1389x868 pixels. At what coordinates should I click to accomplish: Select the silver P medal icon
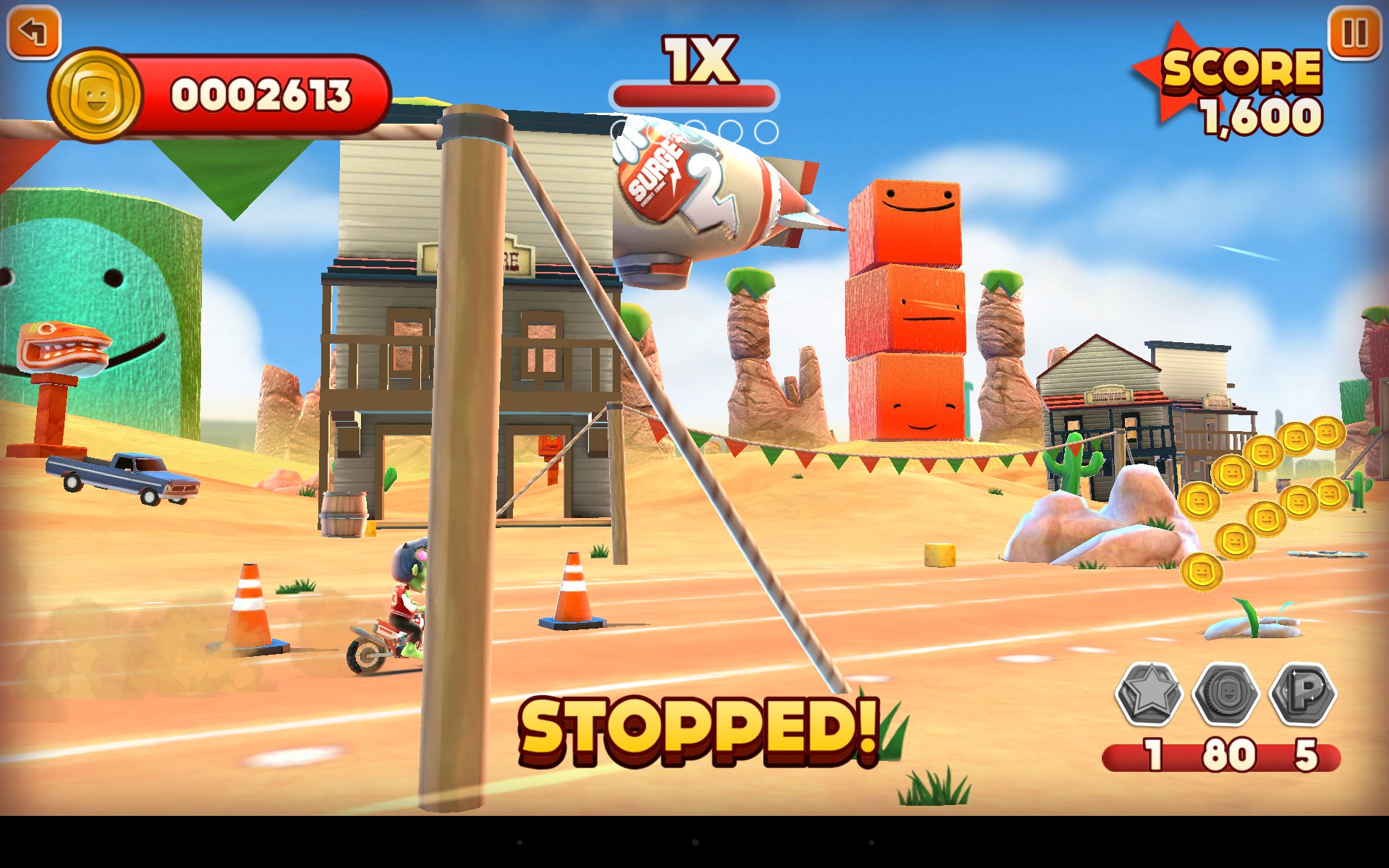coord(1304,694)
